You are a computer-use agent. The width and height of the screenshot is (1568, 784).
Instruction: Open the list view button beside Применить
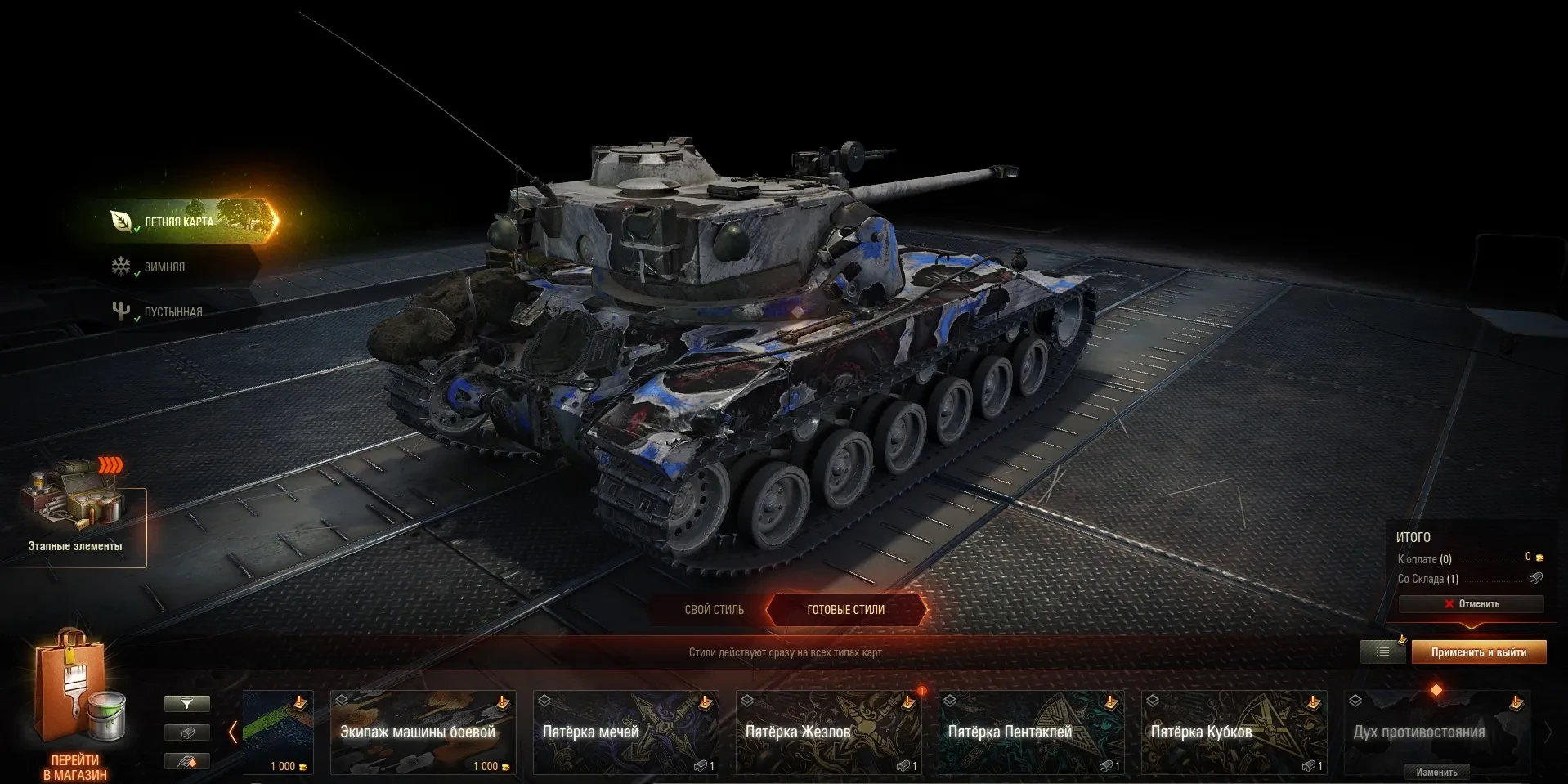[1382, 652]
